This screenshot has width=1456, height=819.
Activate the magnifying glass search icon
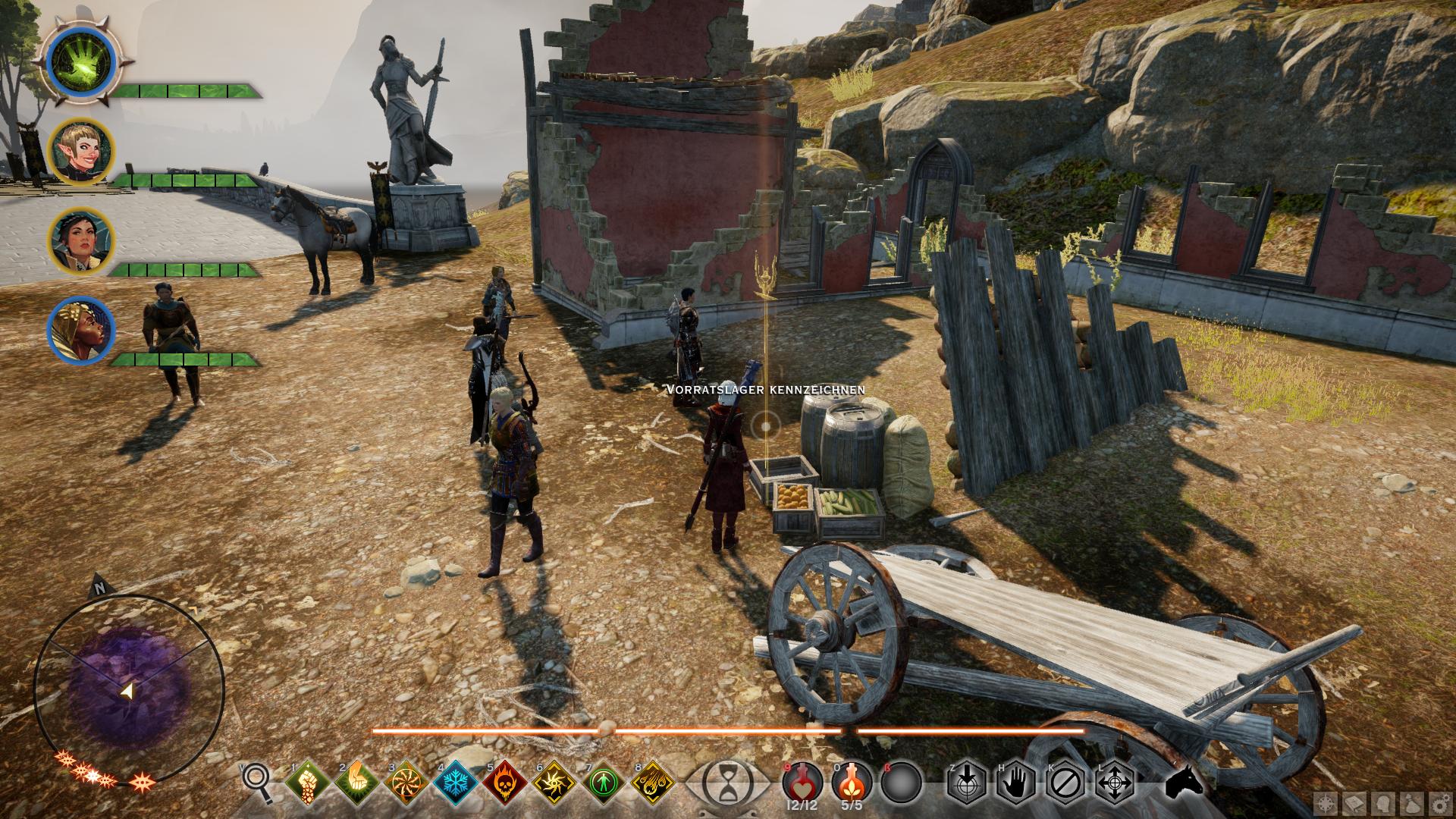[258, 781]
